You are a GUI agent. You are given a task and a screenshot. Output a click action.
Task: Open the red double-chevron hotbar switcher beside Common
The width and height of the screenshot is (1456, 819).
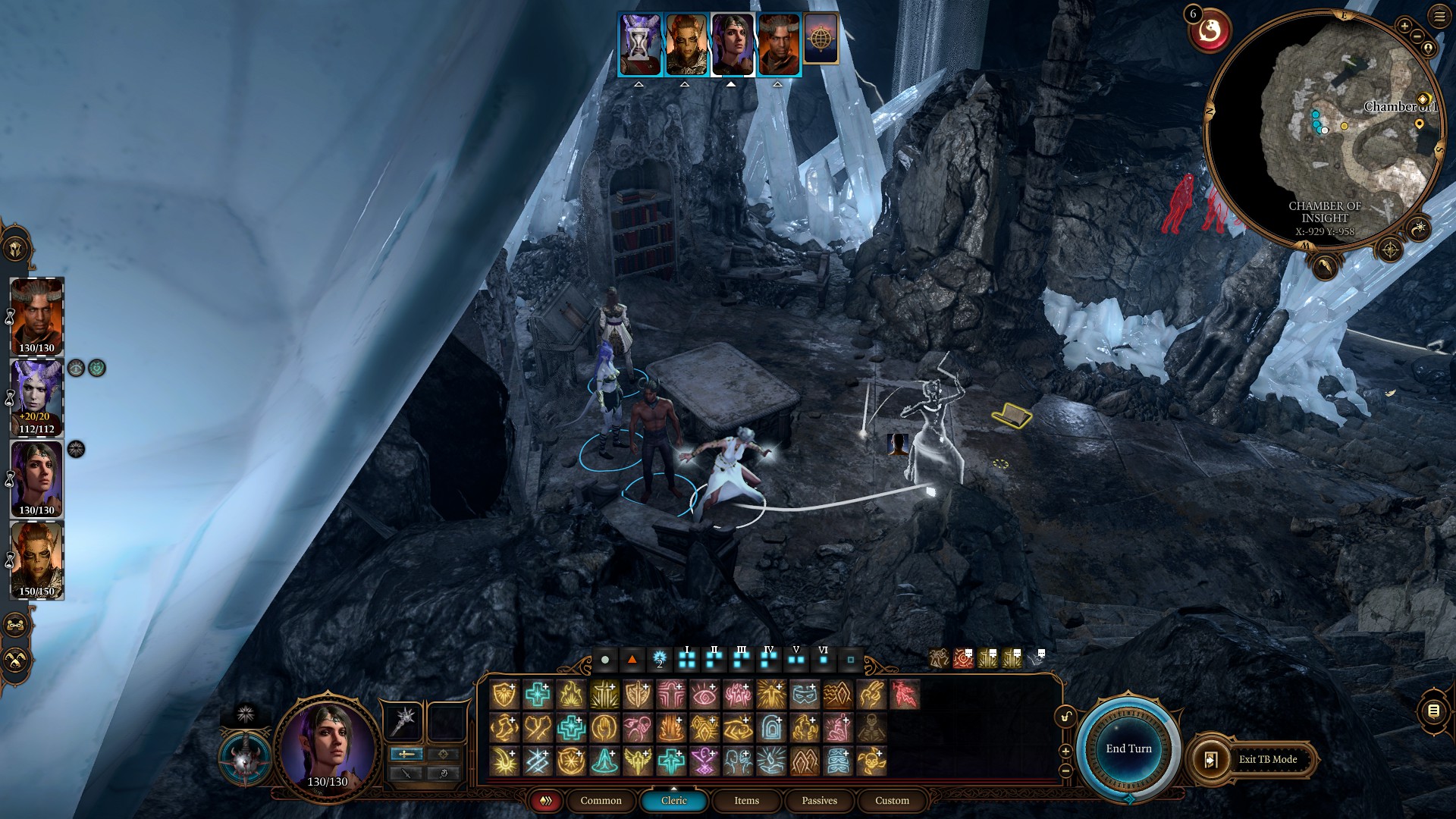tap(545, 801)
